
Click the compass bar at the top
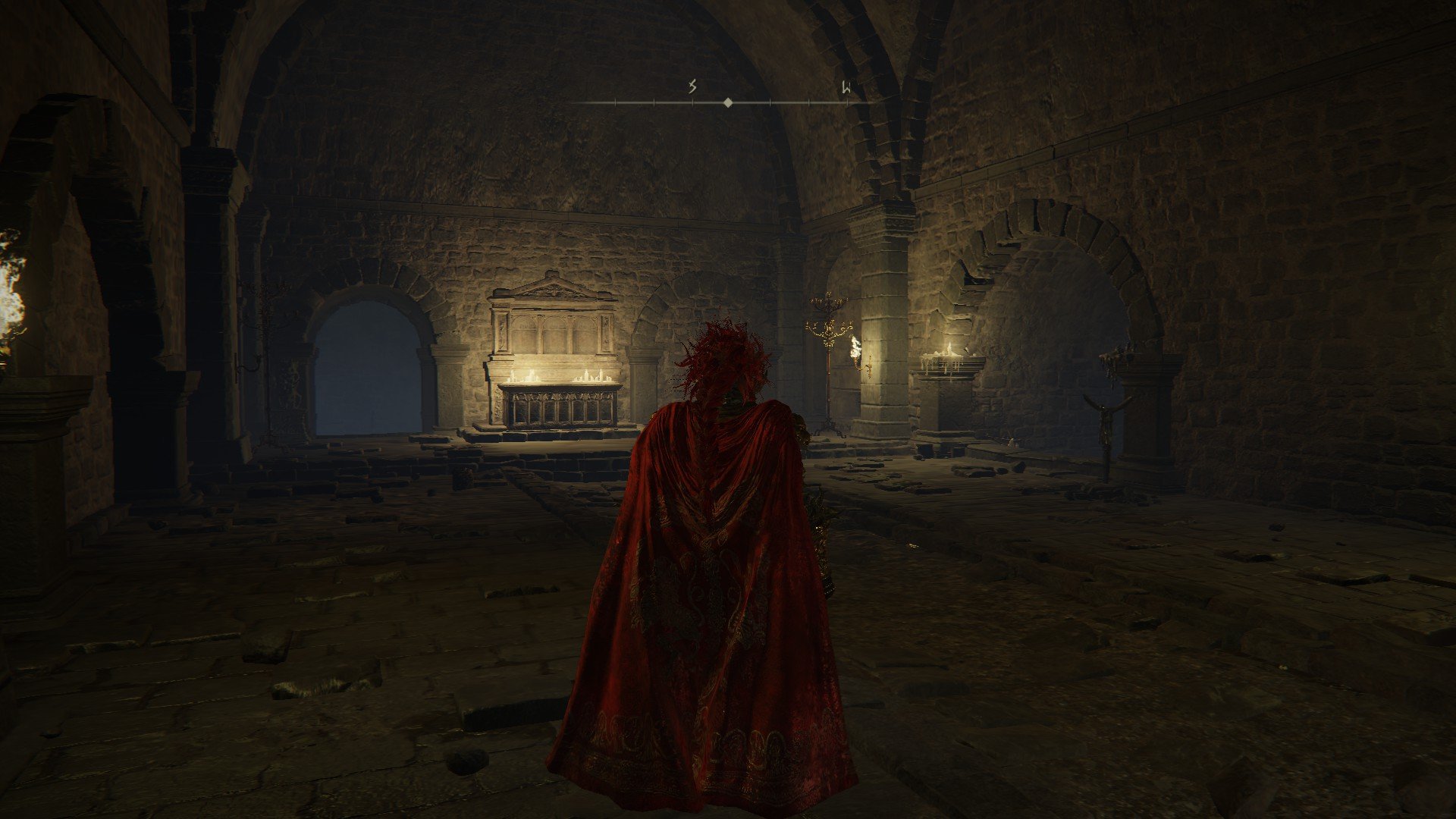point(727,101)
